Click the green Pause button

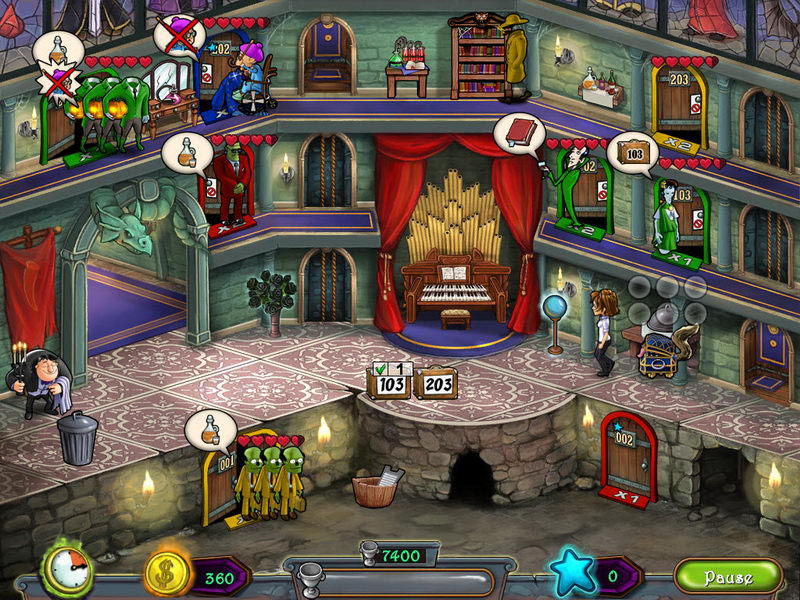click(727, 577)
